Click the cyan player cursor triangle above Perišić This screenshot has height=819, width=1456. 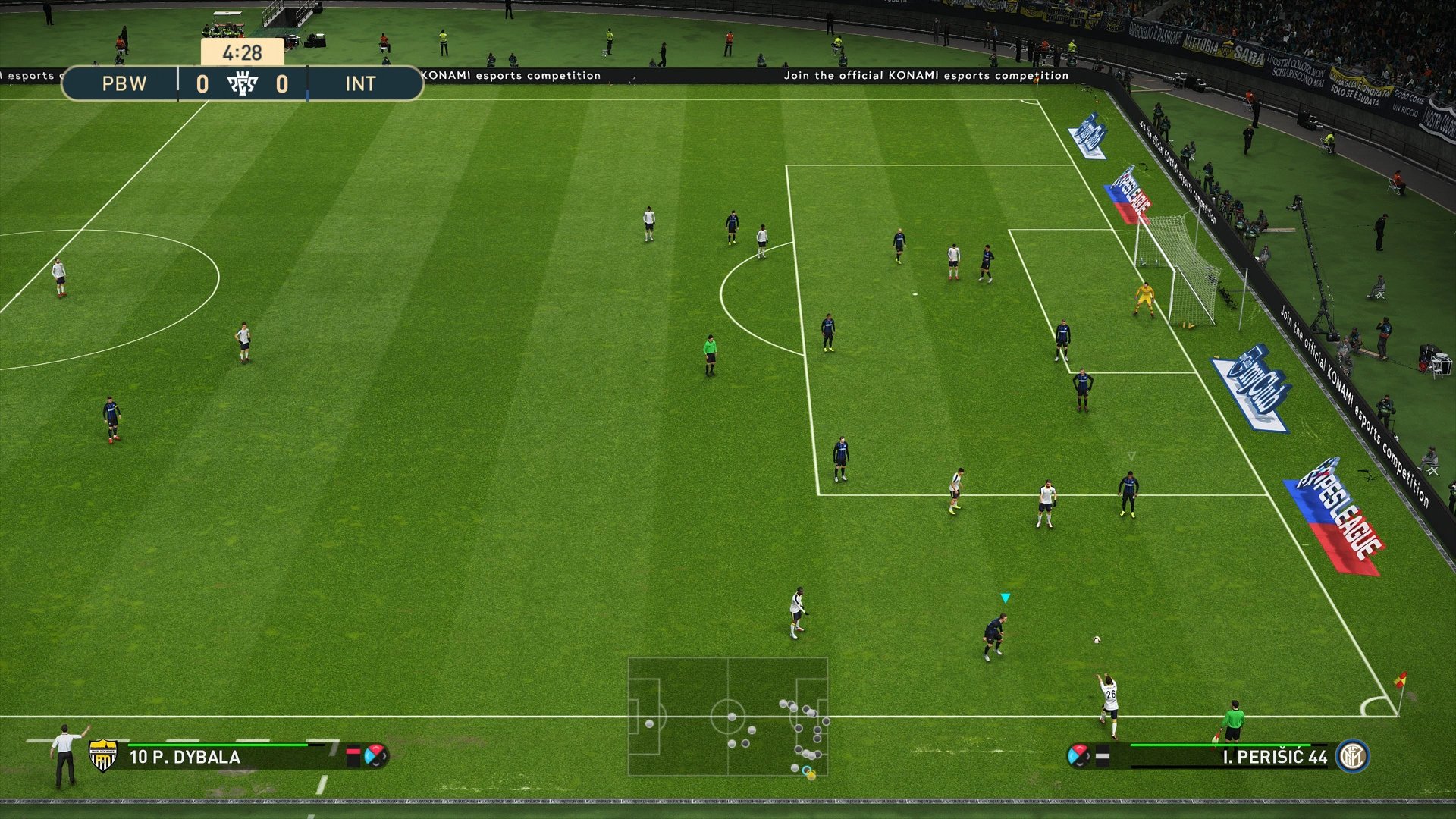coord(1006,597)
